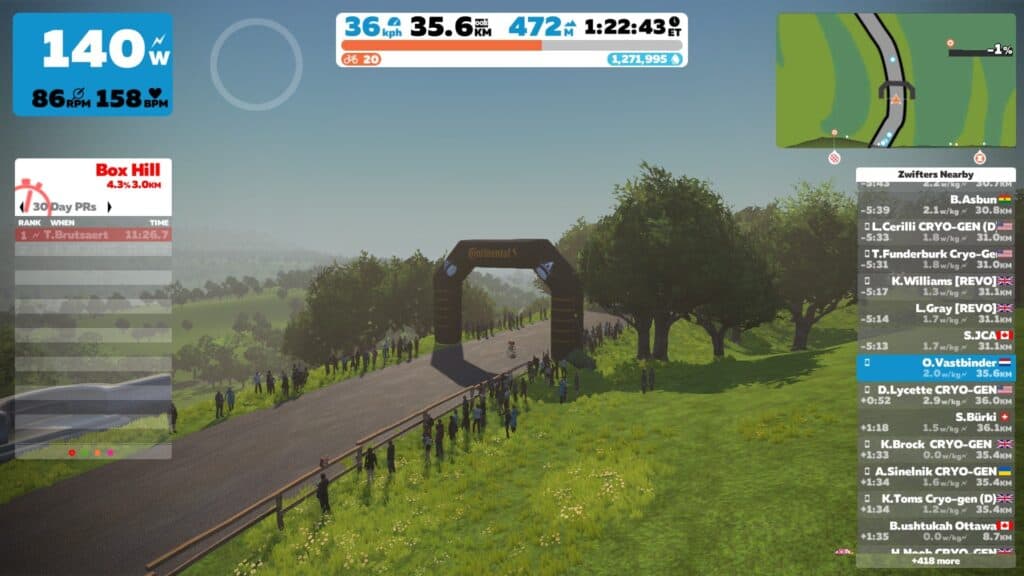Select K.Toms Cryo-gen (D) row
Image resolution: width=1024 pixels, height=576 pixels.
[936, 502]
